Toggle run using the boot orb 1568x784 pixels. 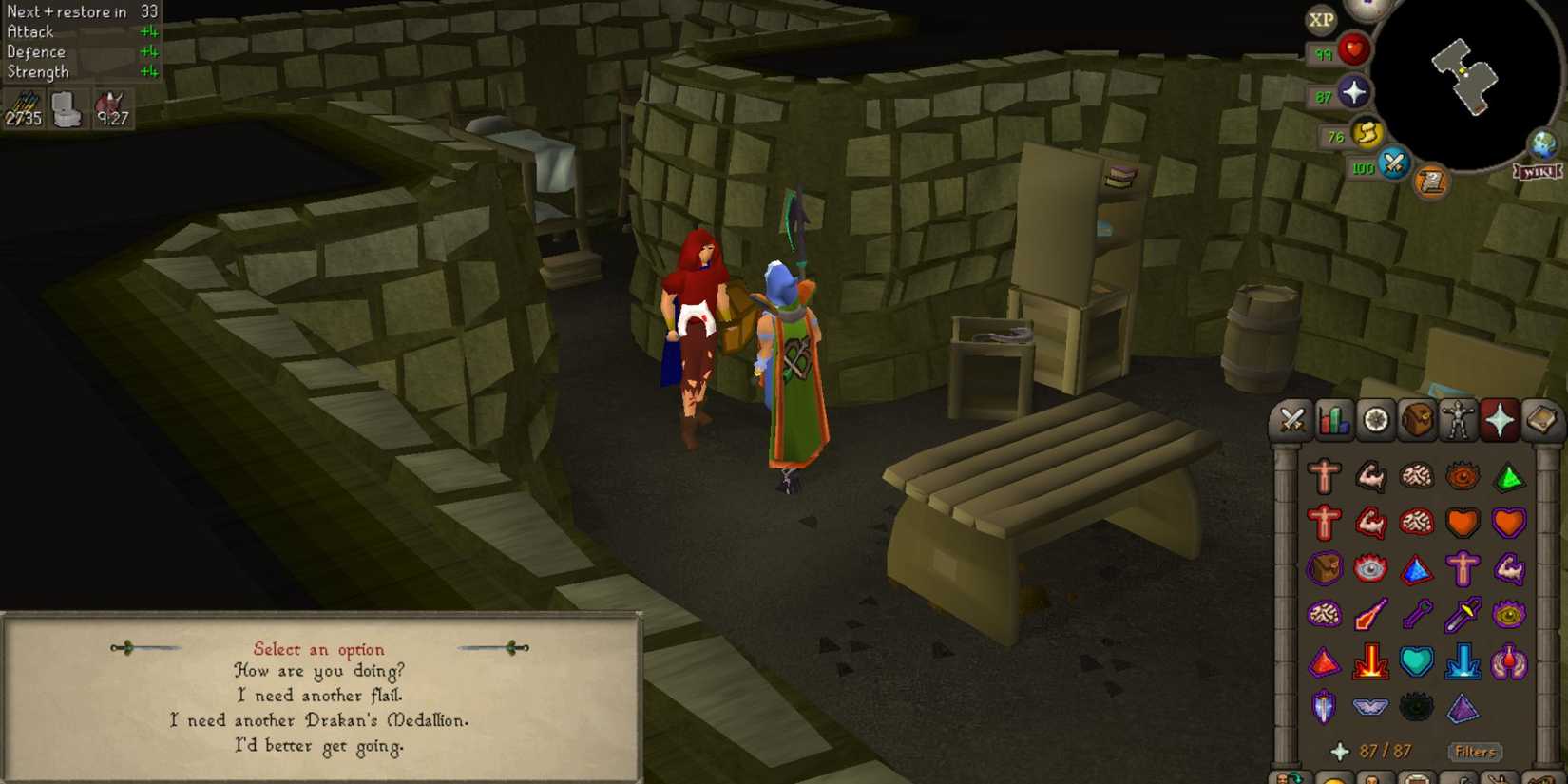click(1366, 134)
